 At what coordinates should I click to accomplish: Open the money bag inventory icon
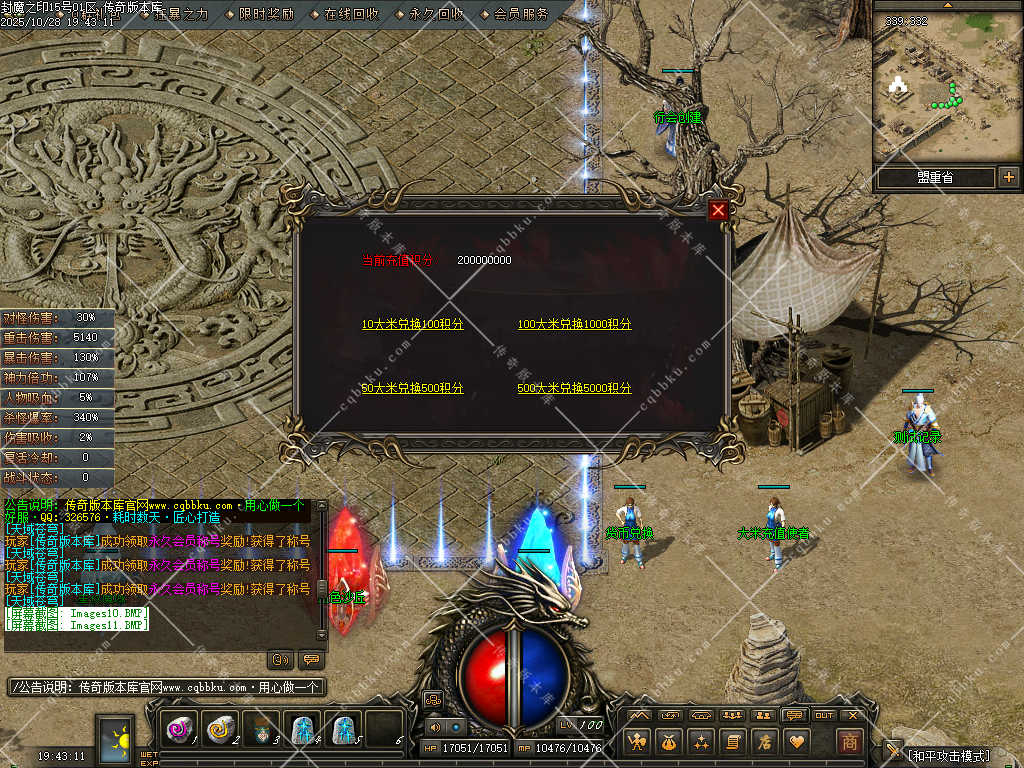tap(669, 741)
